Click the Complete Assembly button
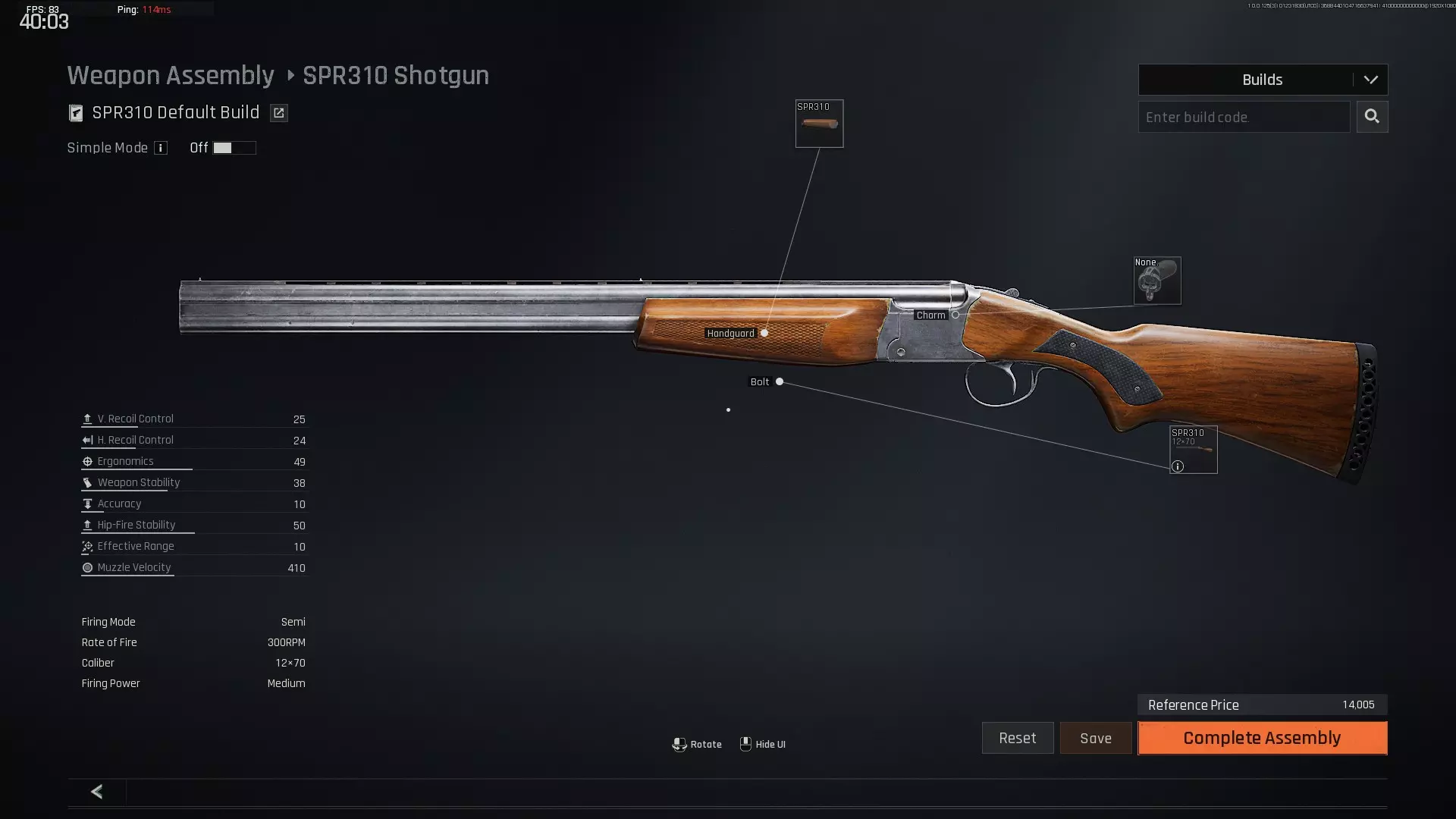 click(x=1262, y=738)
